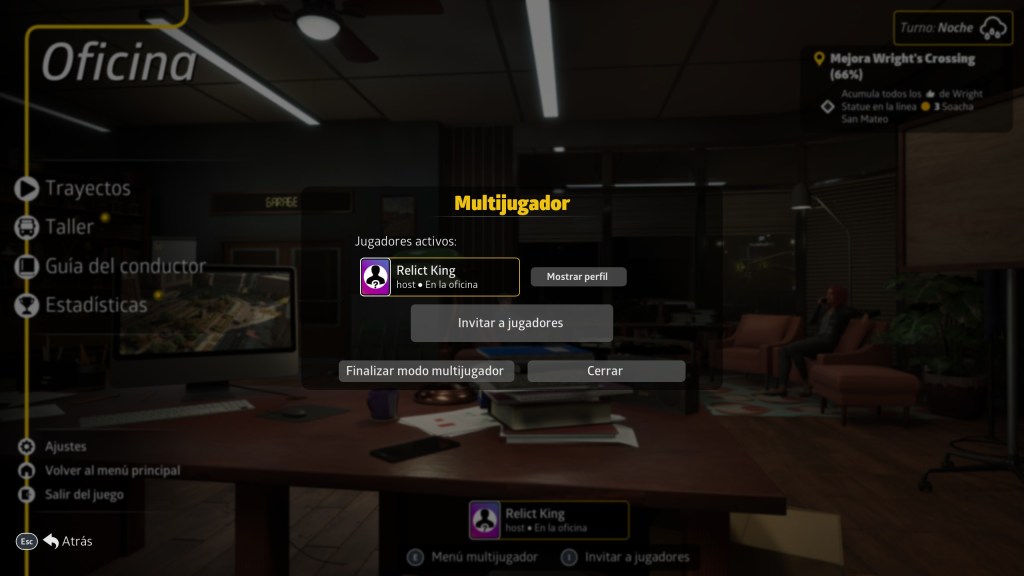Click Invitar a jugadores in the bottom bar
1024x576 pixels.
(x=637, y=557)
